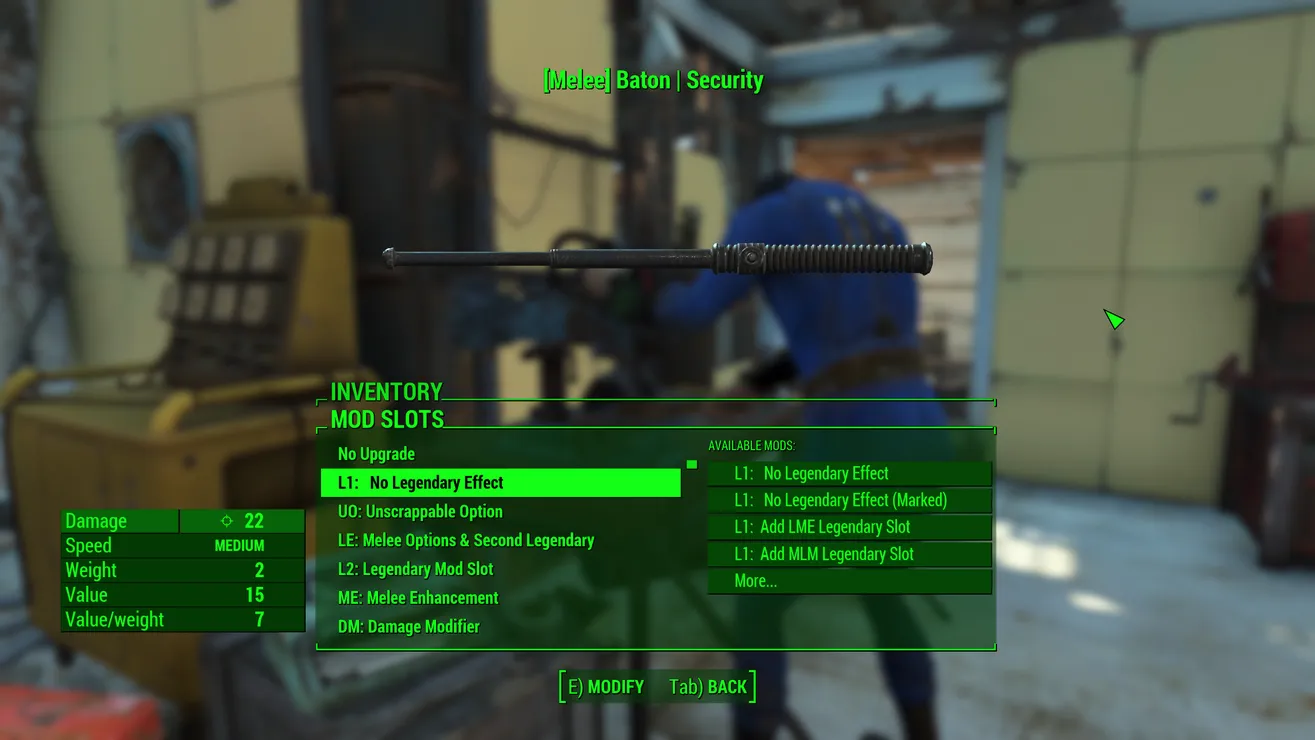Click the Modify button

pos(606,687)
